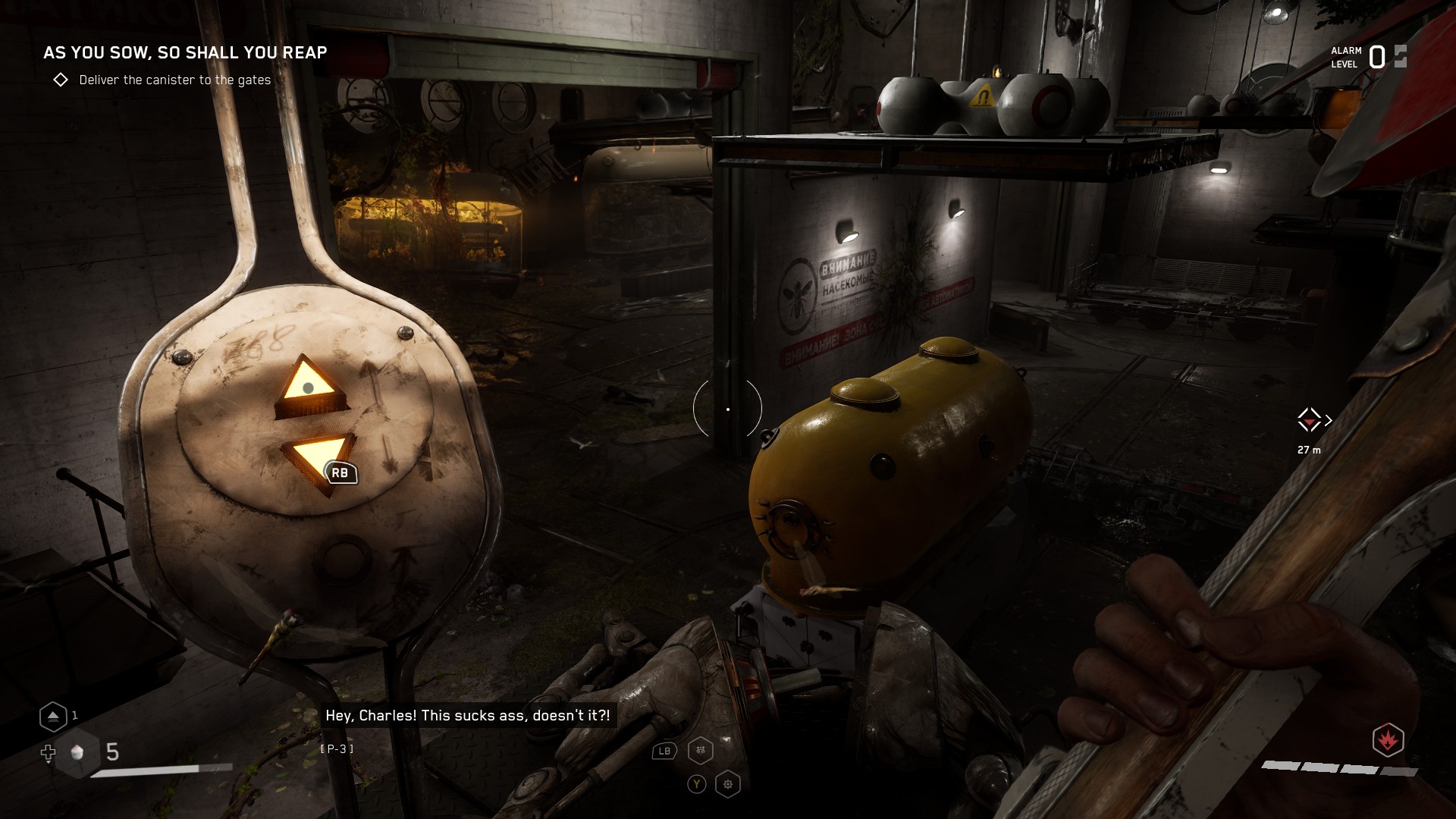Select the neuromed capsule consumable icon
This screenshot has width=1456, height=819.
pos(78,752)
